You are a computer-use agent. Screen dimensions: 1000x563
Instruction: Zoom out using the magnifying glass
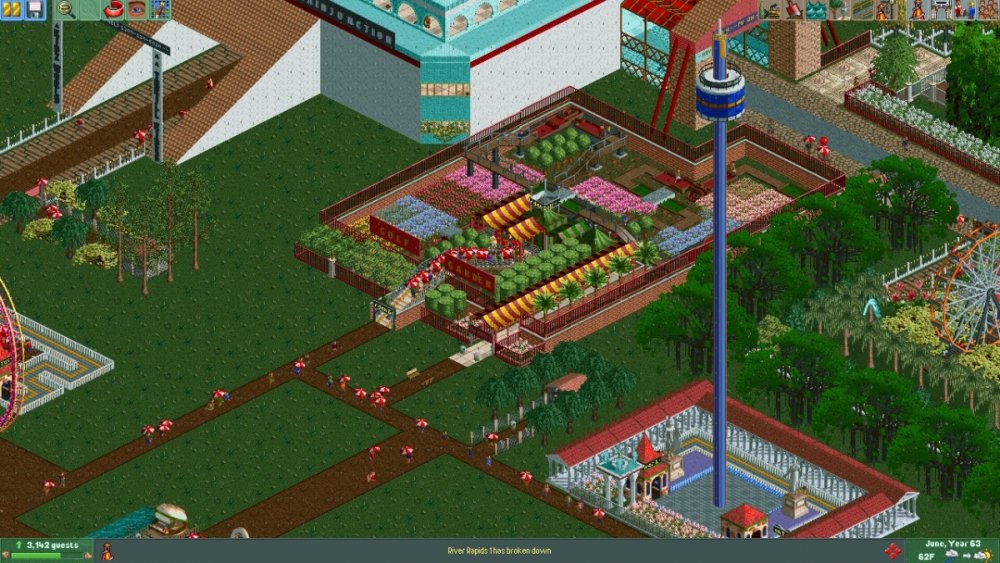[x=66, y=10]
